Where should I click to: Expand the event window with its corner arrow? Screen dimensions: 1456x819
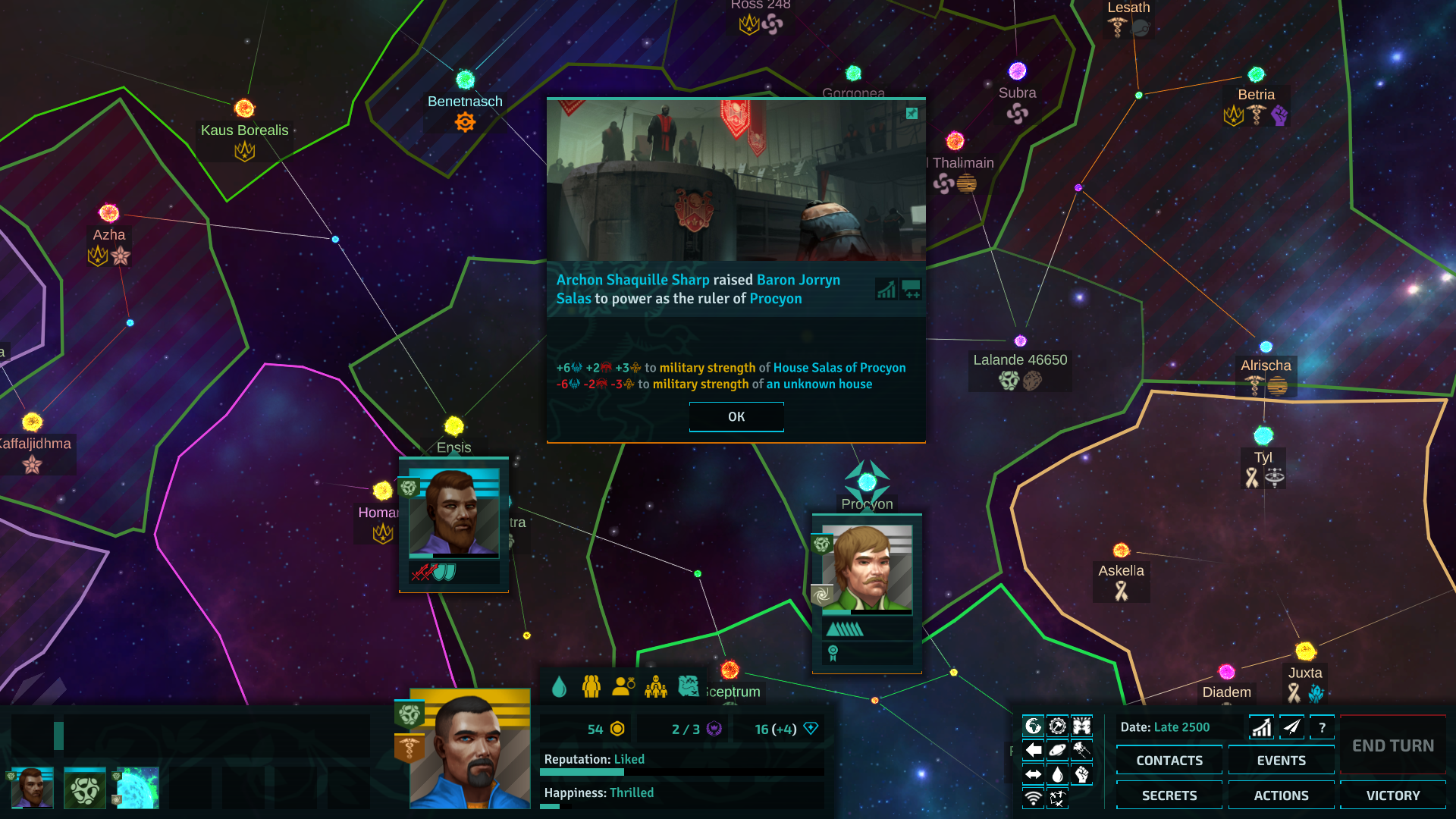point(910,114)
